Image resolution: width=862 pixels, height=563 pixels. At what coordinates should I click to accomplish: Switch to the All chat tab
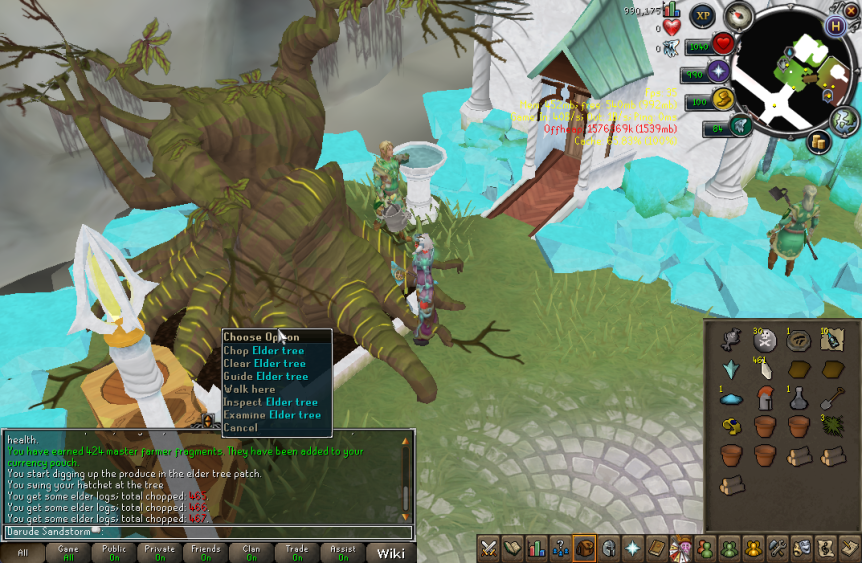[22, 552]
